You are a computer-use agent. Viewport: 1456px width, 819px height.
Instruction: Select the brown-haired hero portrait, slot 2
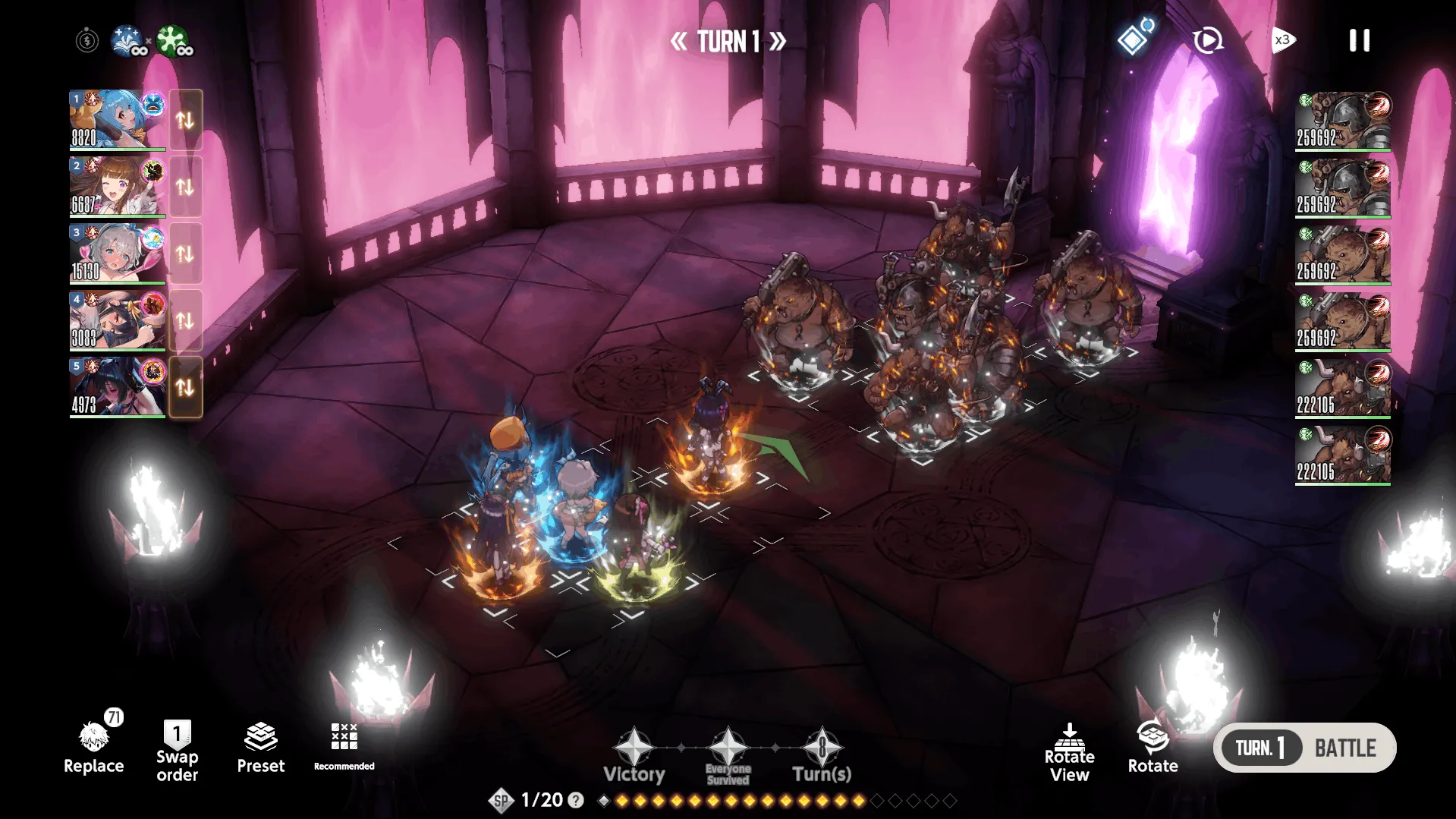(x=118, y=186)
